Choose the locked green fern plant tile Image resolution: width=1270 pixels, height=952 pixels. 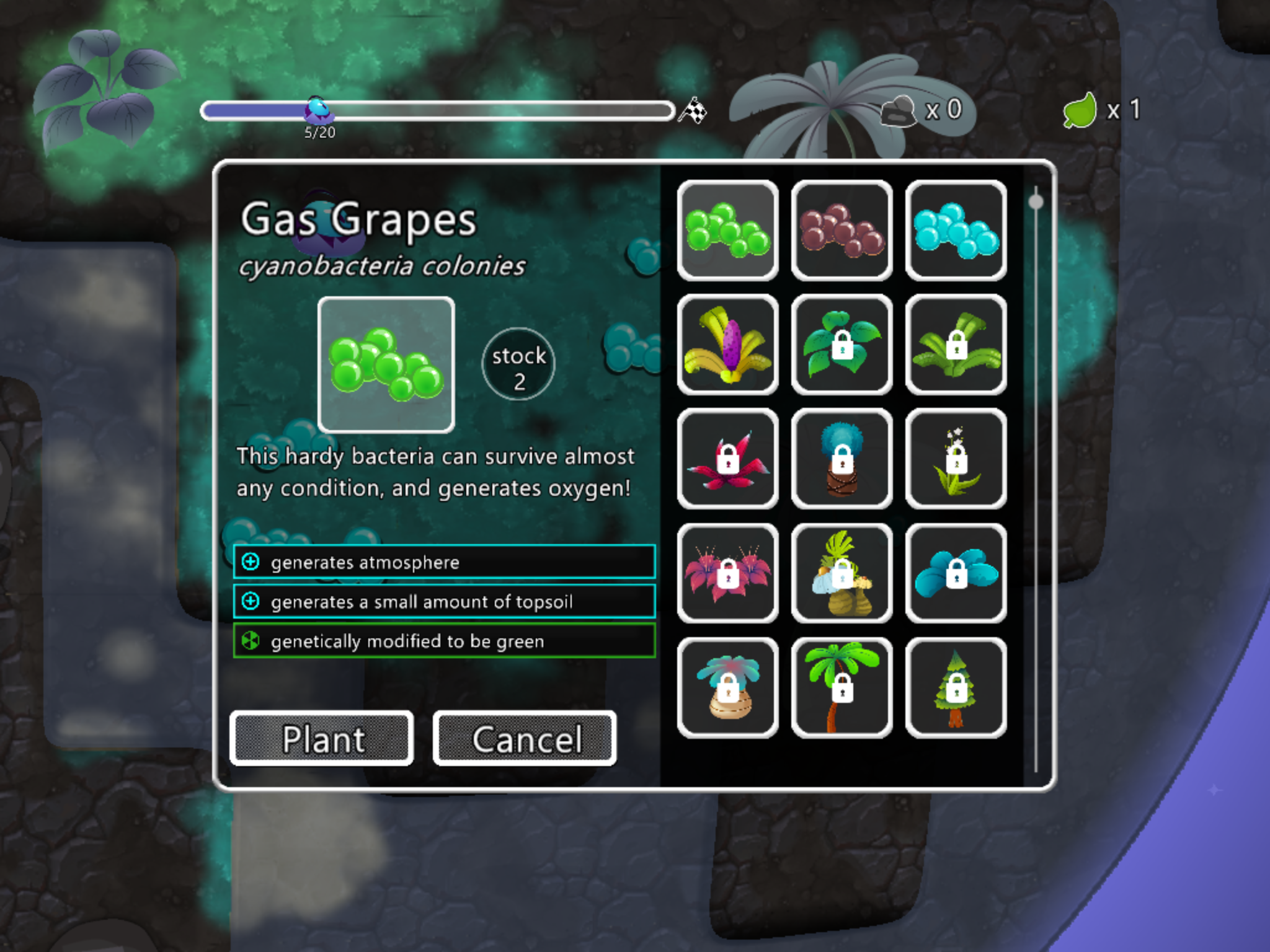956,345
